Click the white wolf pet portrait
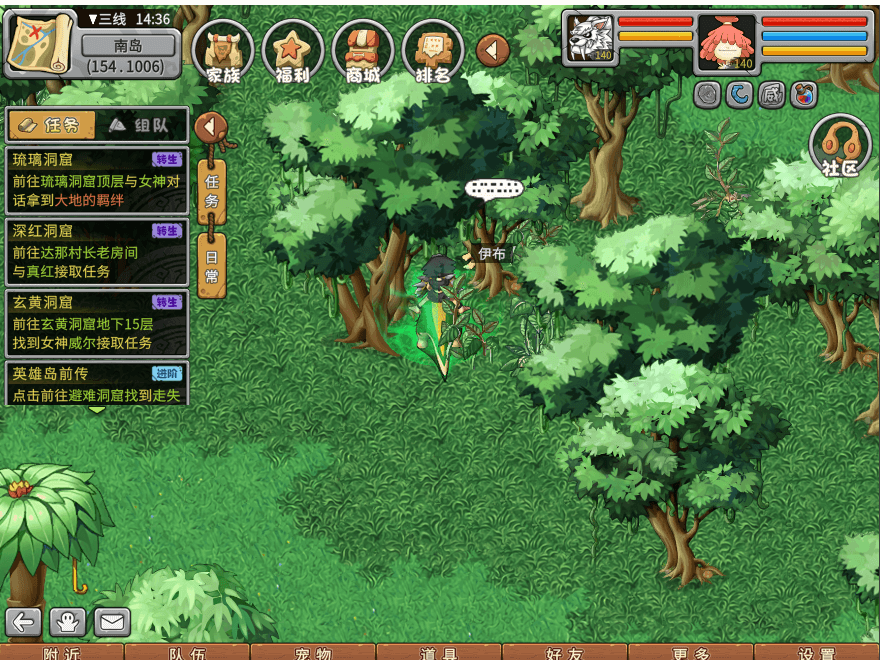 coord(590,40)
